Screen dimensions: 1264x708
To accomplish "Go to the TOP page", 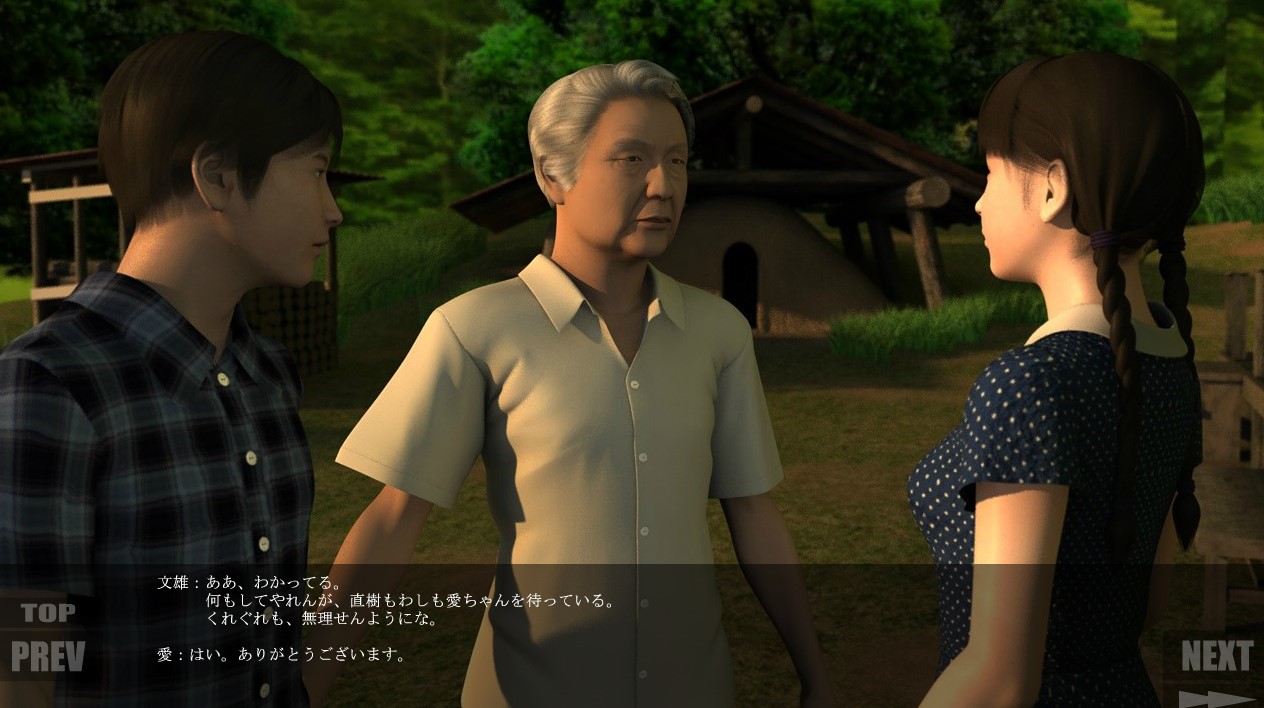I will pyautogui.click(x=48, y=612).
